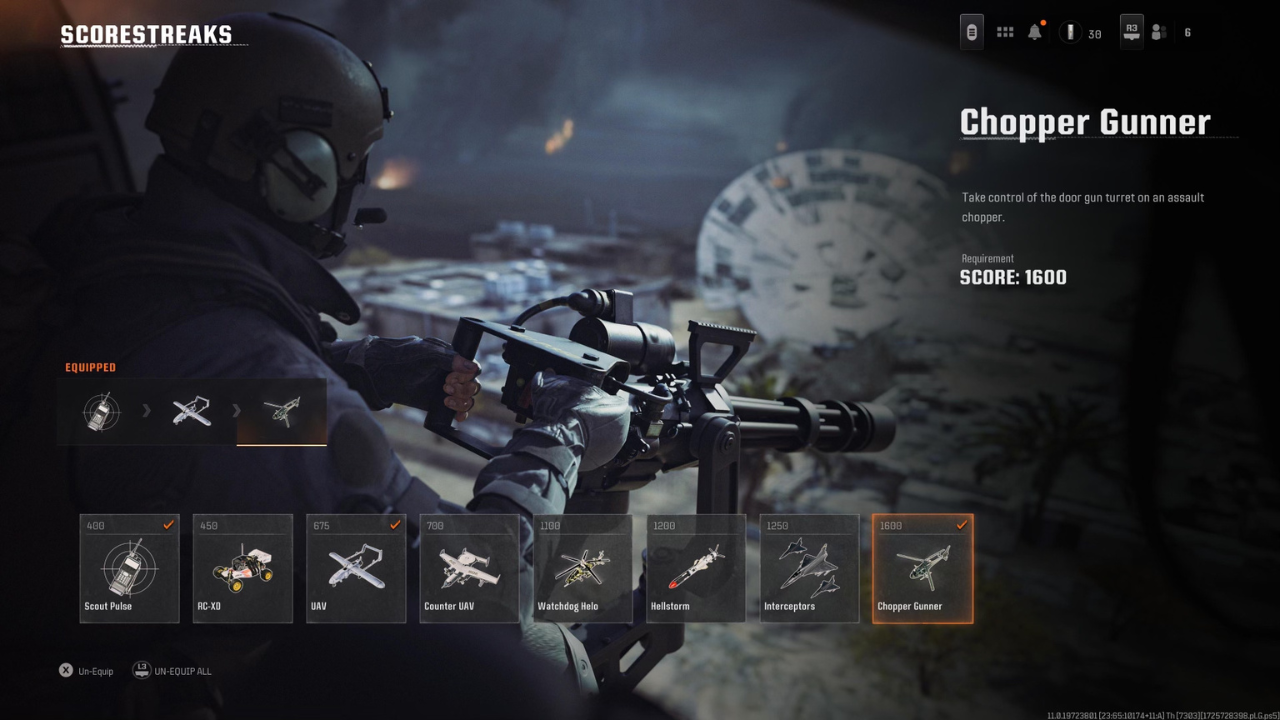Select the Hellstorm missile scorestreak
This screenshot has height=720, width=1280.
[696, 568]
